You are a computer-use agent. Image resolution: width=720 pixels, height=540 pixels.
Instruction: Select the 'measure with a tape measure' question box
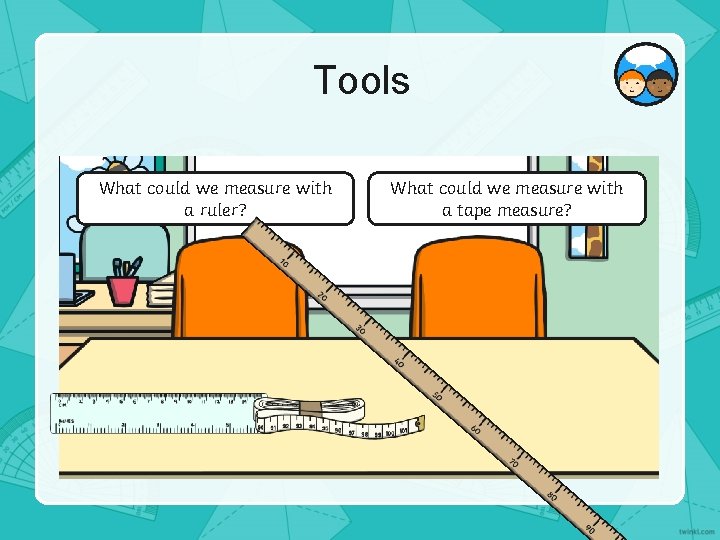tap(506, 198)
